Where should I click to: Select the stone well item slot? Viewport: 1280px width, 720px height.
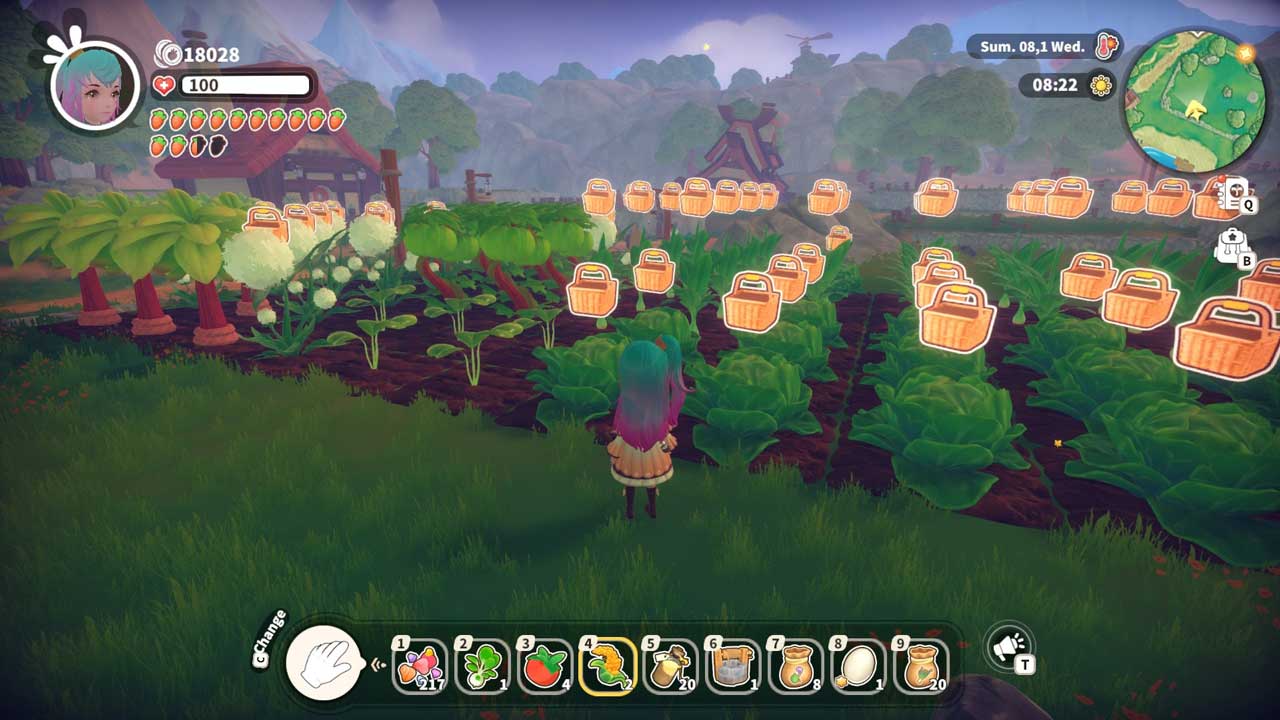click(731, 667)
